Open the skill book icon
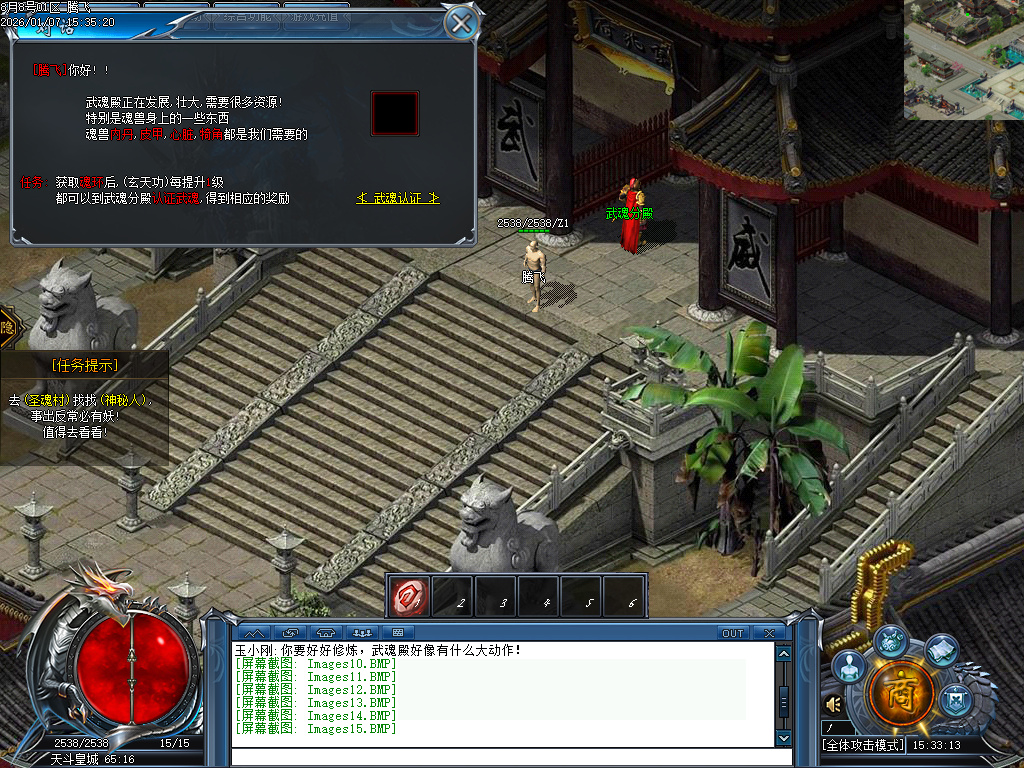 pyautogui.click(x=941, y=651)
